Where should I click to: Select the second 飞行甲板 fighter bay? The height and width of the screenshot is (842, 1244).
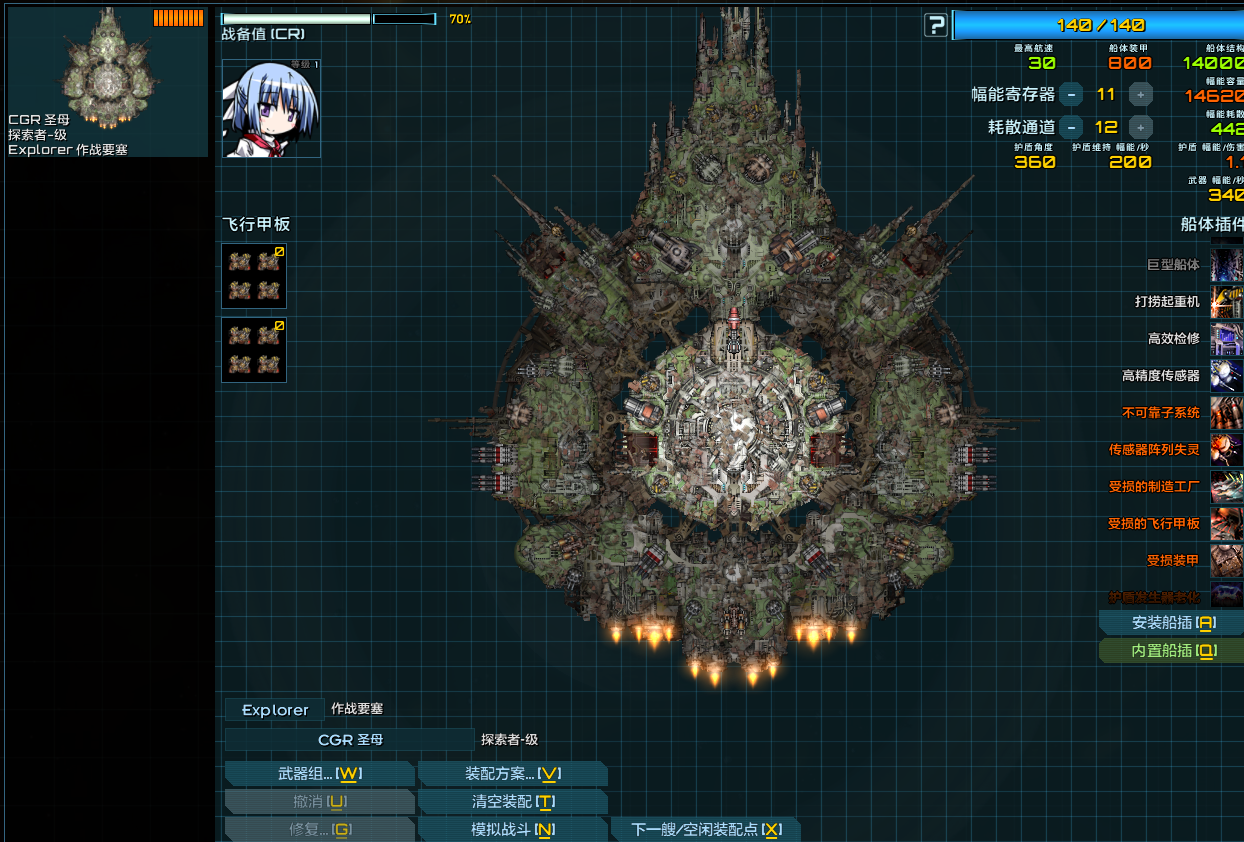click(x=254, y=350)
